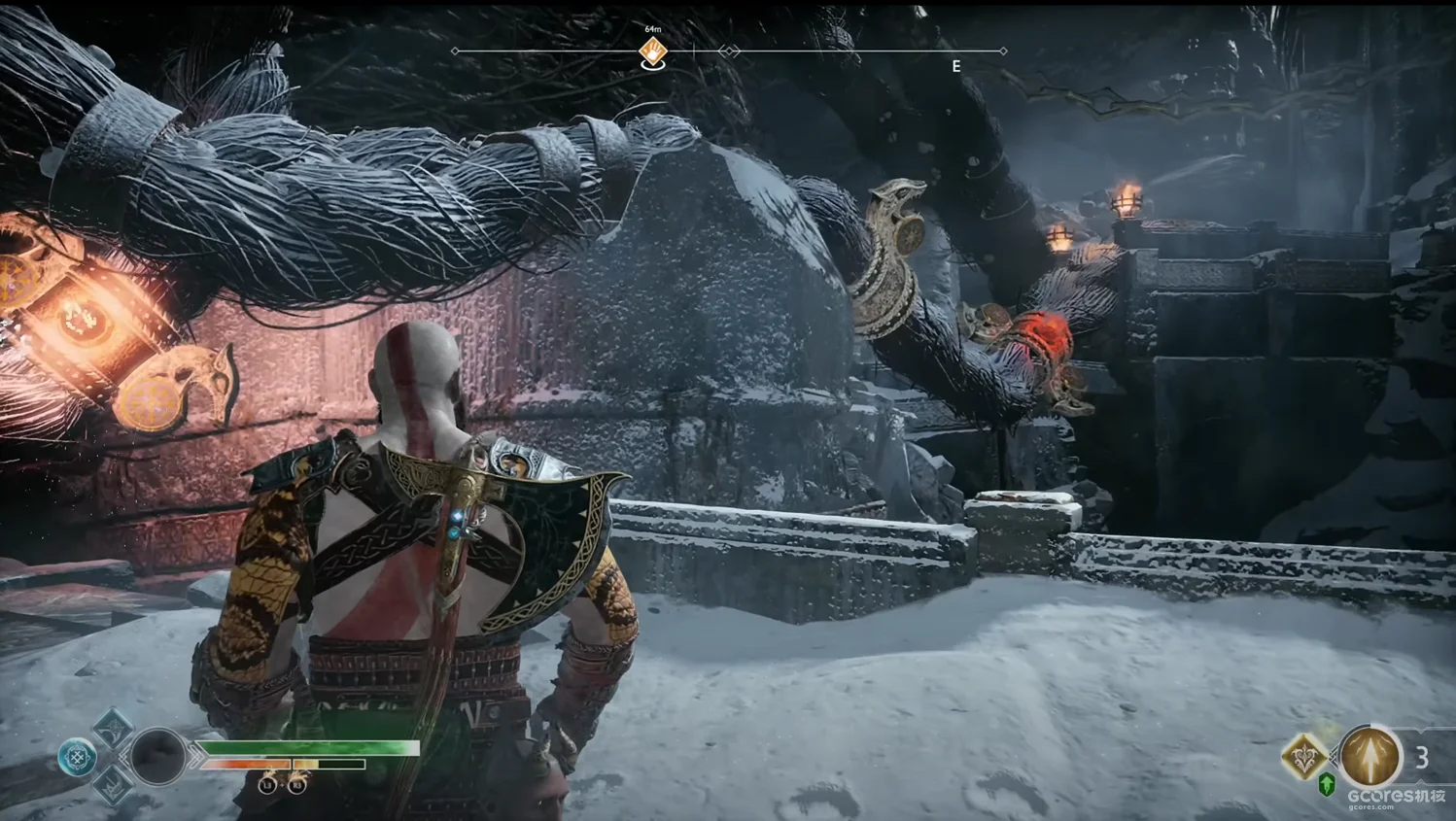This screenshot has width=1456, height=821.
Task: Select the compass center diamond indicator
Action: point(729,51)
